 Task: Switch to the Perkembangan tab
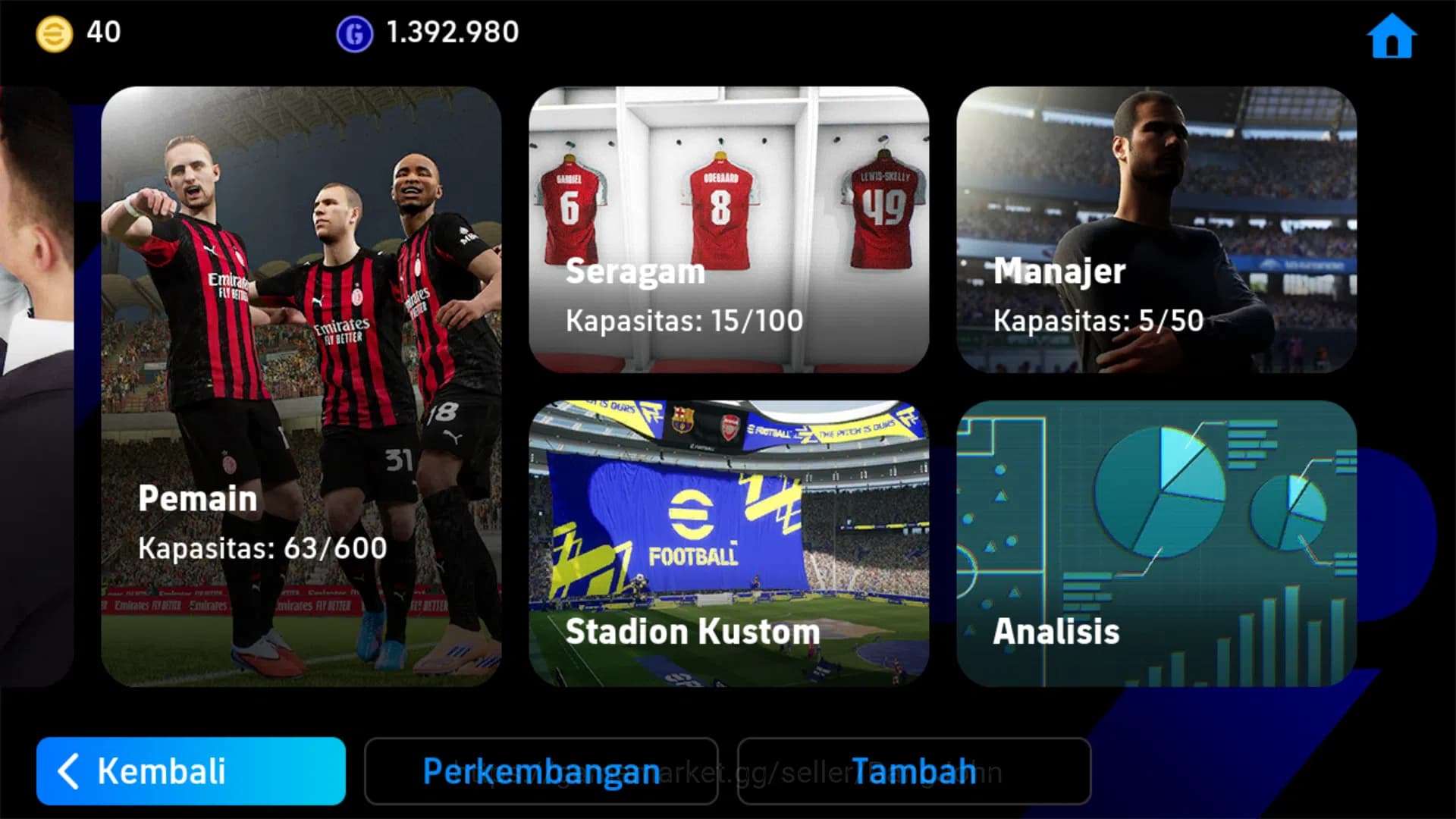coord(541,771)
